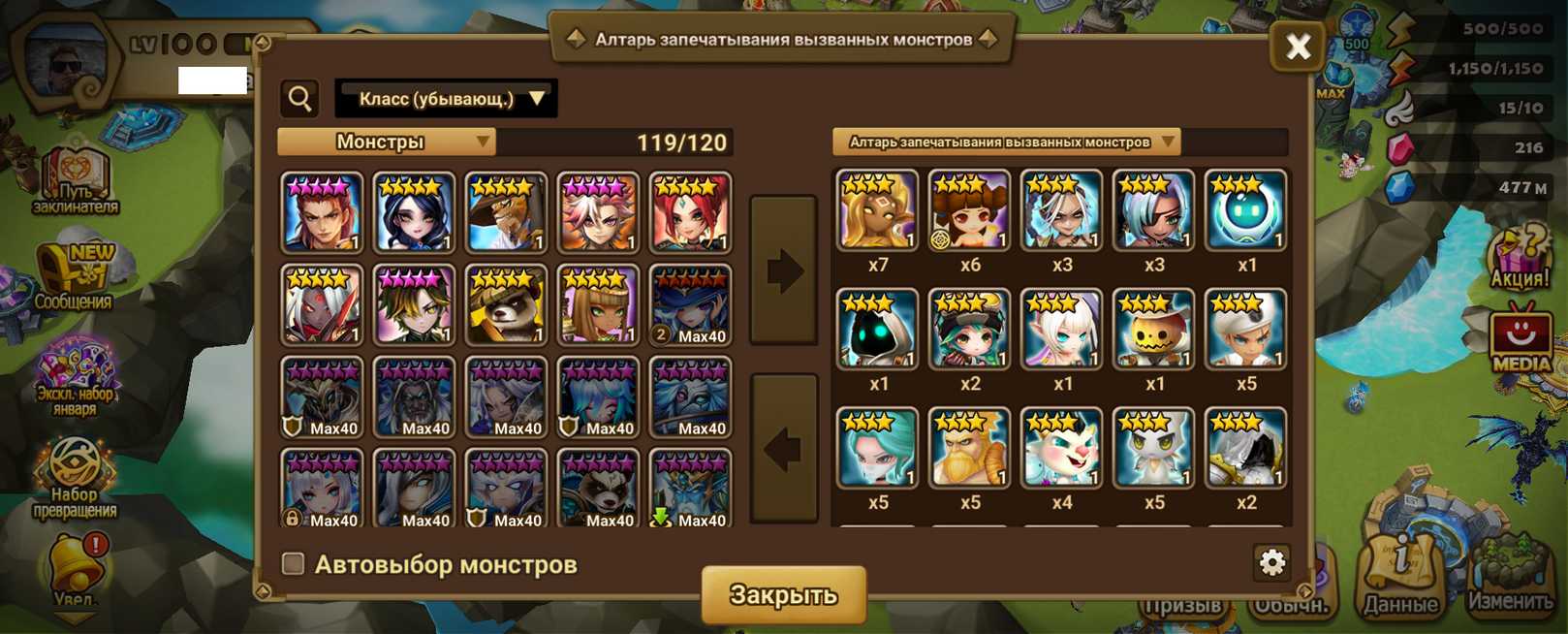Viewport: 1568px width, 634px height.
Task: Open Сообщения chest icon
Action: click(x=74, y=276)
